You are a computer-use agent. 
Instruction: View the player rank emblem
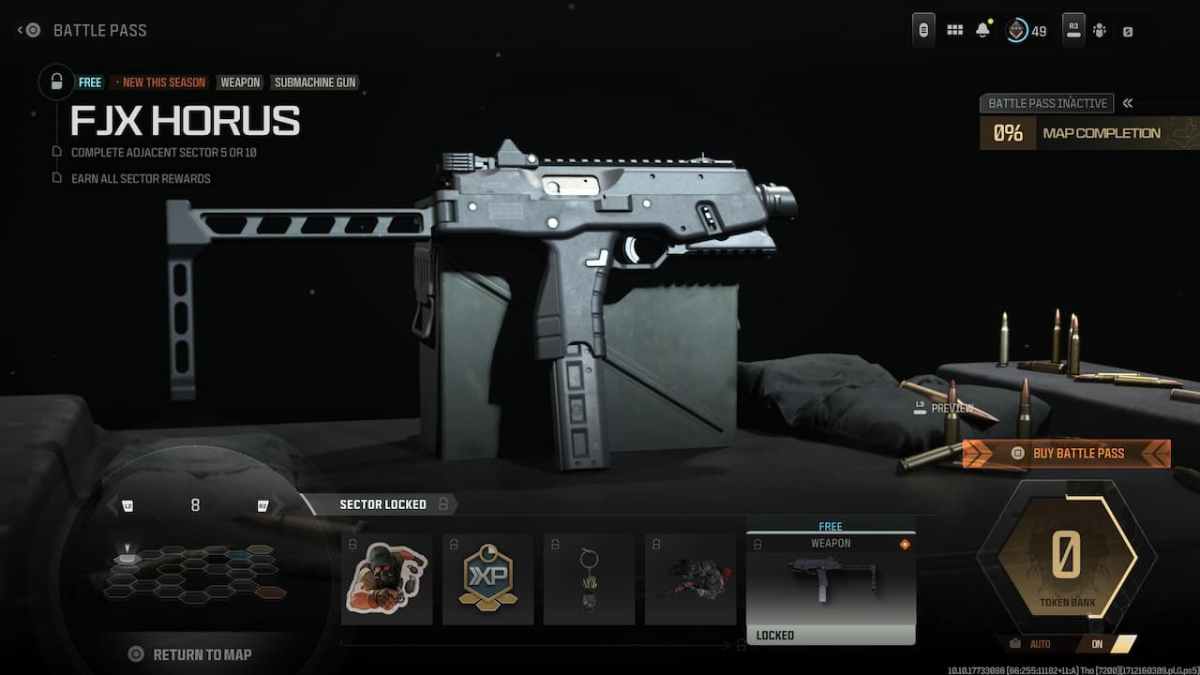click(1017, 30)
